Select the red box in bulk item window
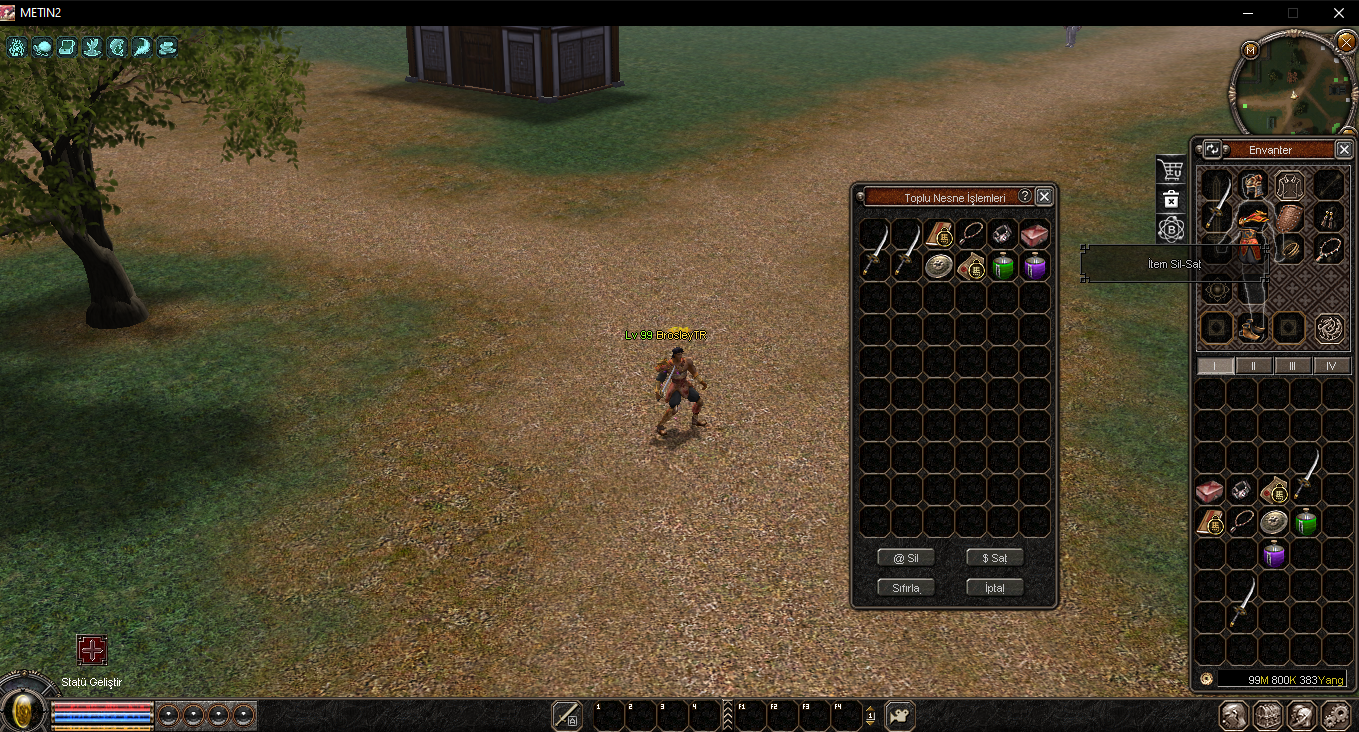 point(1035,234)
